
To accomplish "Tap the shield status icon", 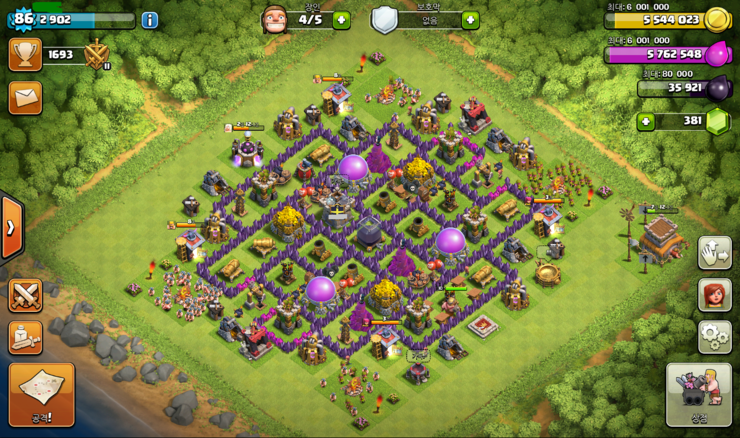I will [x=385, y=19].
